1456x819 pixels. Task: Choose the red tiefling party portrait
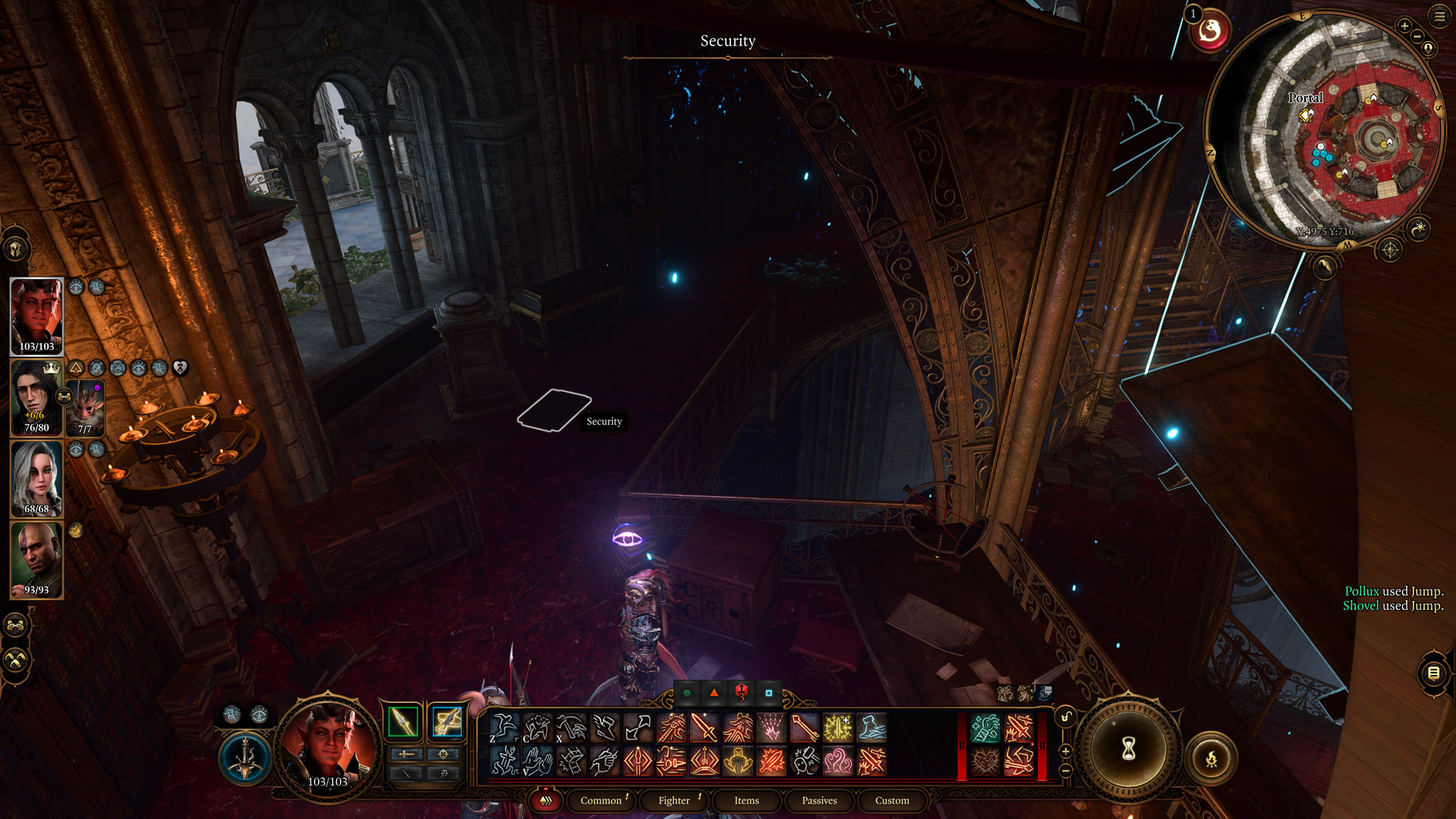click(36, 316)
